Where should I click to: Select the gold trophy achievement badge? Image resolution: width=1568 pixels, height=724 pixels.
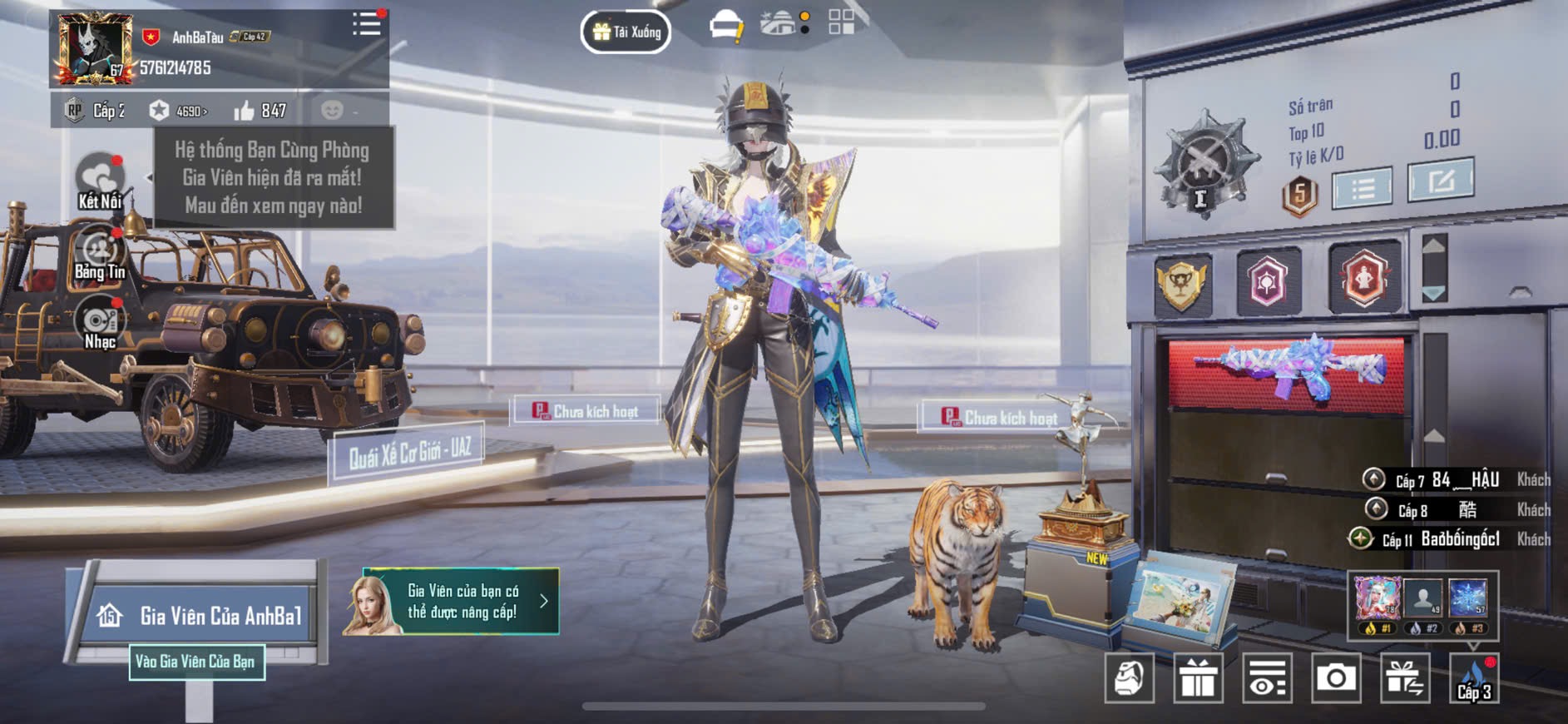click(1182, 283)
